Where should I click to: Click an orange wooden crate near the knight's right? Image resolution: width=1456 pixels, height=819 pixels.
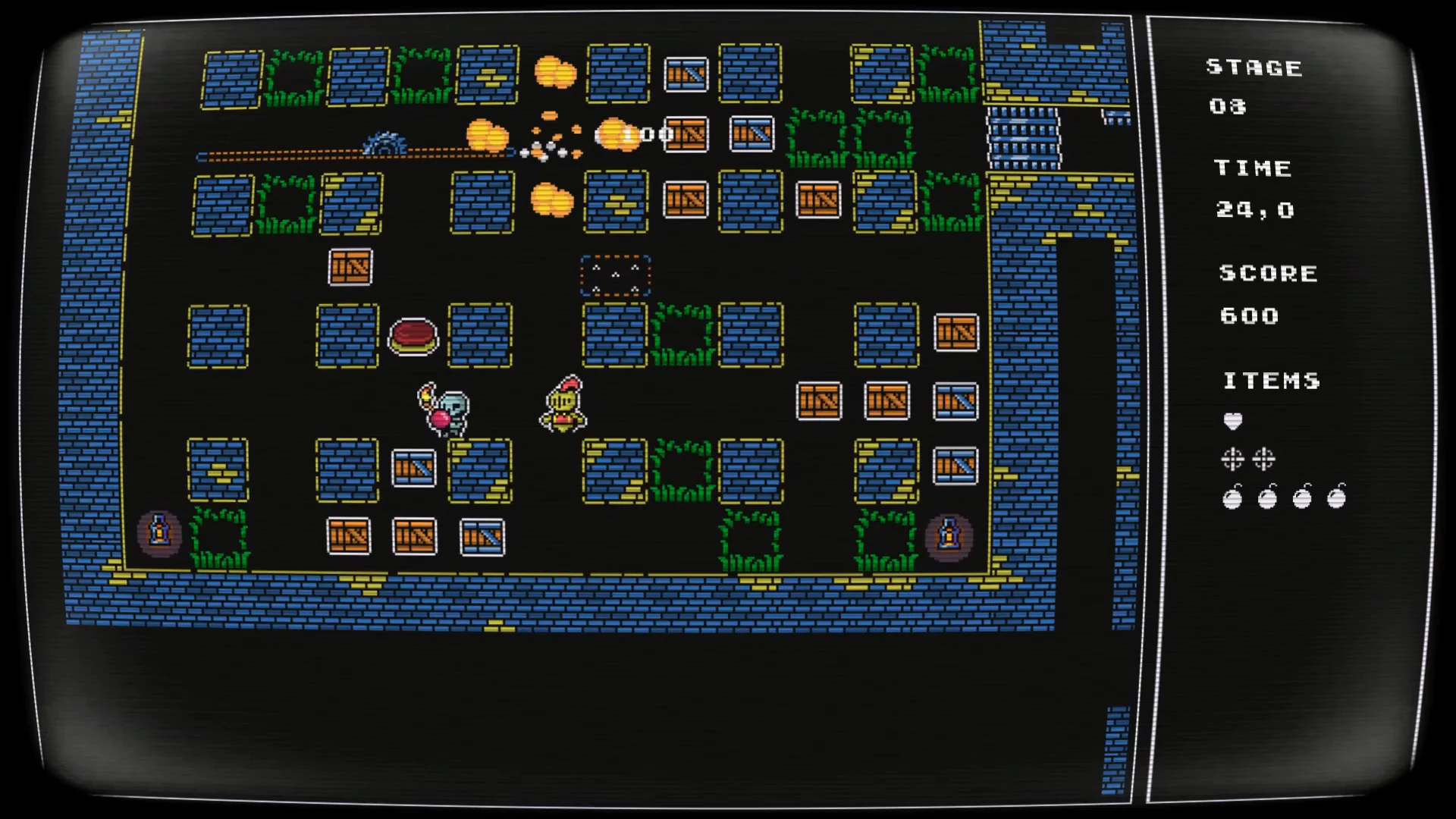[x=819, y=402]
